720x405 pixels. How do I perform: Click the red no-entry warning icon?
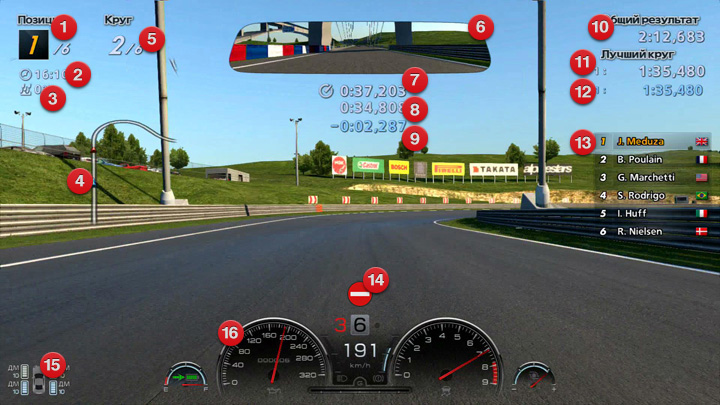(x=359, y=295)
